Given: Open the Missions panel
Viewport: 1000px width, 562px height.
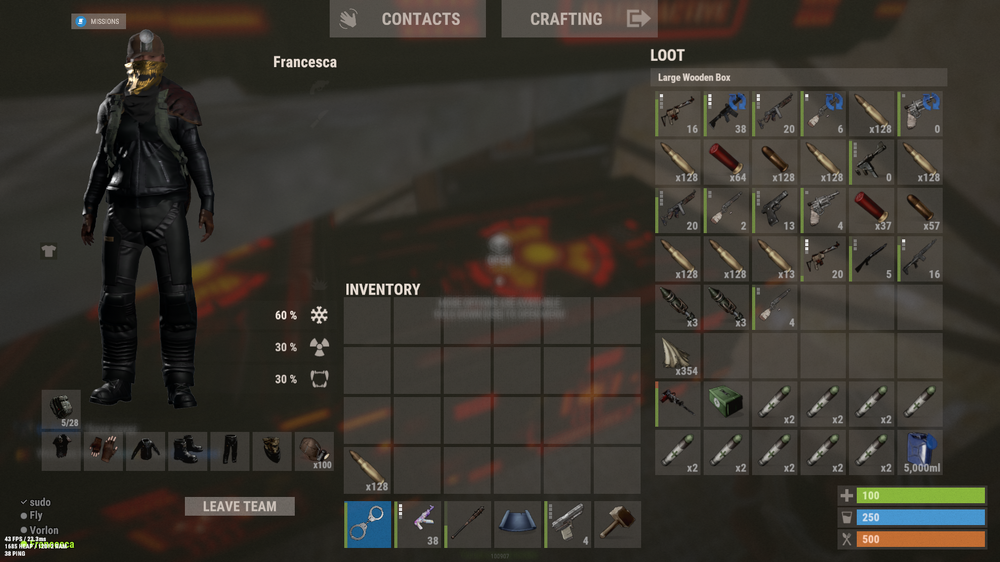Looking at the screenshot, I should tap(98, 21).
